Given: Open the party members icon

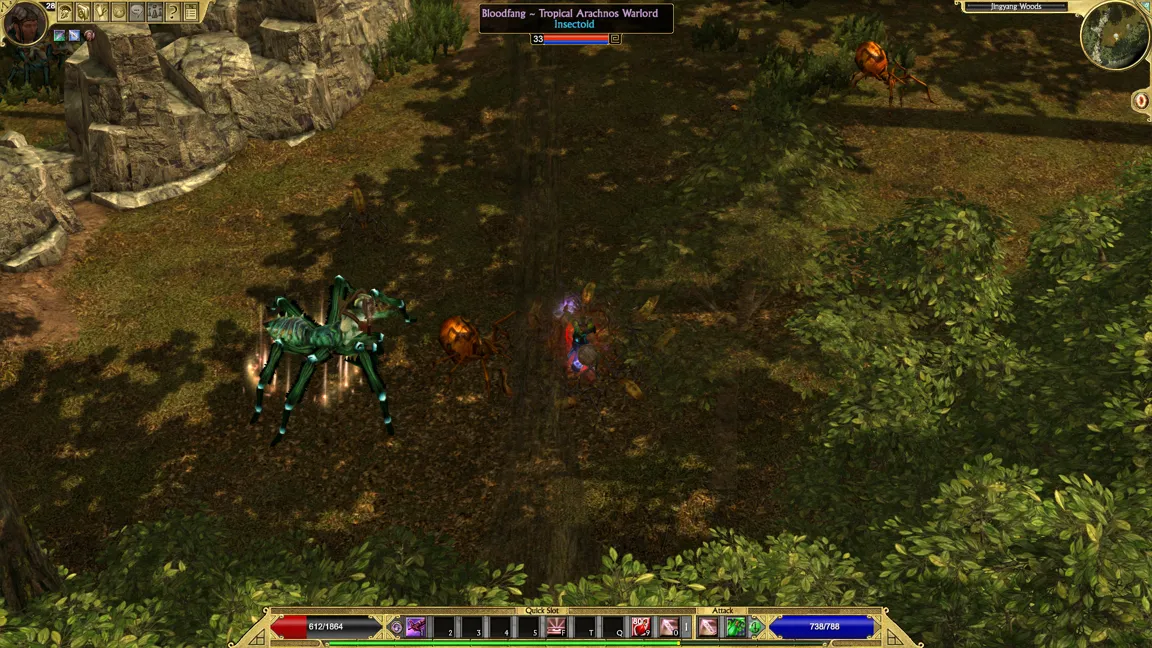Looking at the screenshot, I should (155, 12).
